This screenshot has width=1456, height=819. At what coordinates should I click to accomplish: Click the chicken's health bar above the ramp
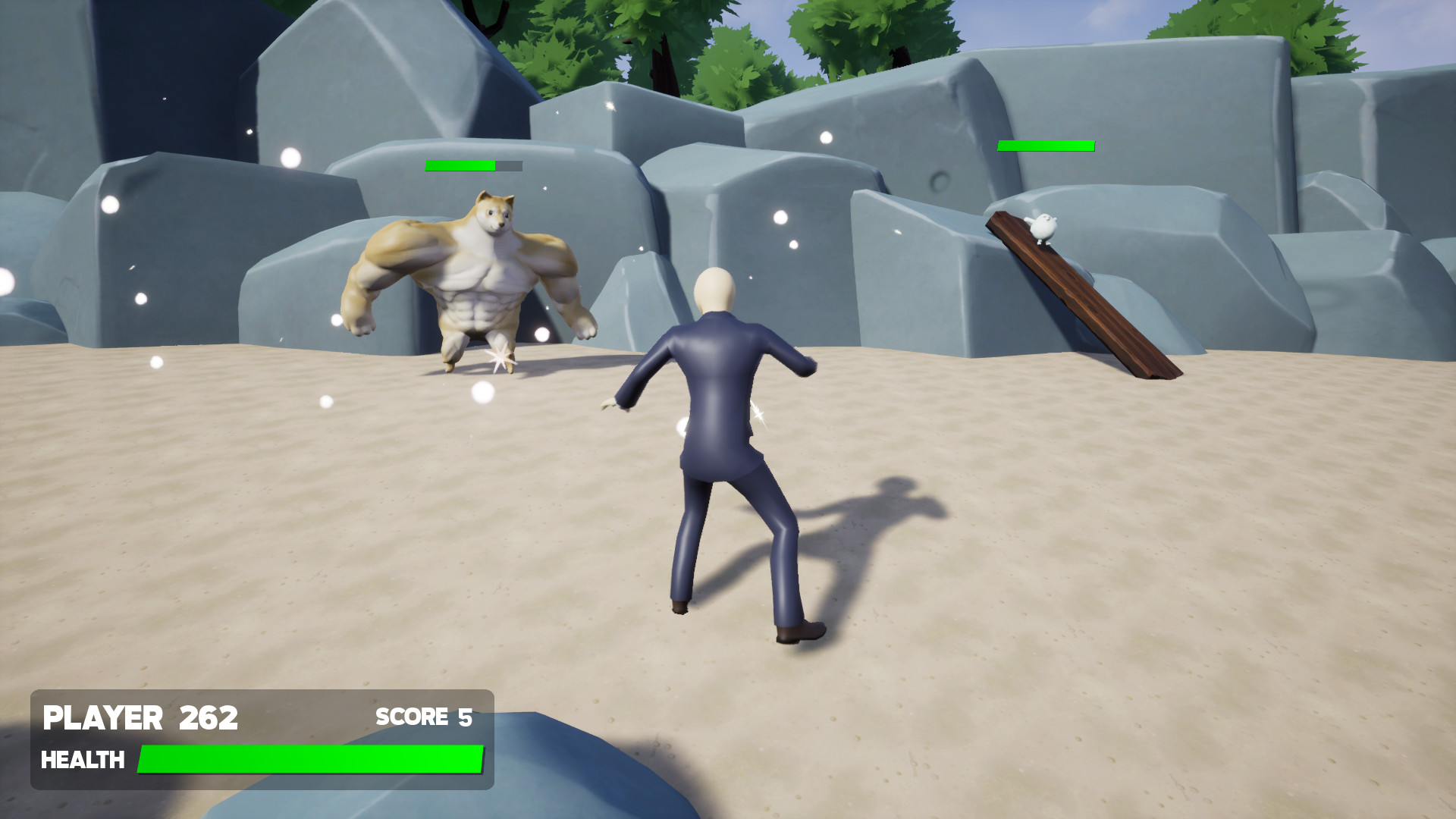(1046, 144)
